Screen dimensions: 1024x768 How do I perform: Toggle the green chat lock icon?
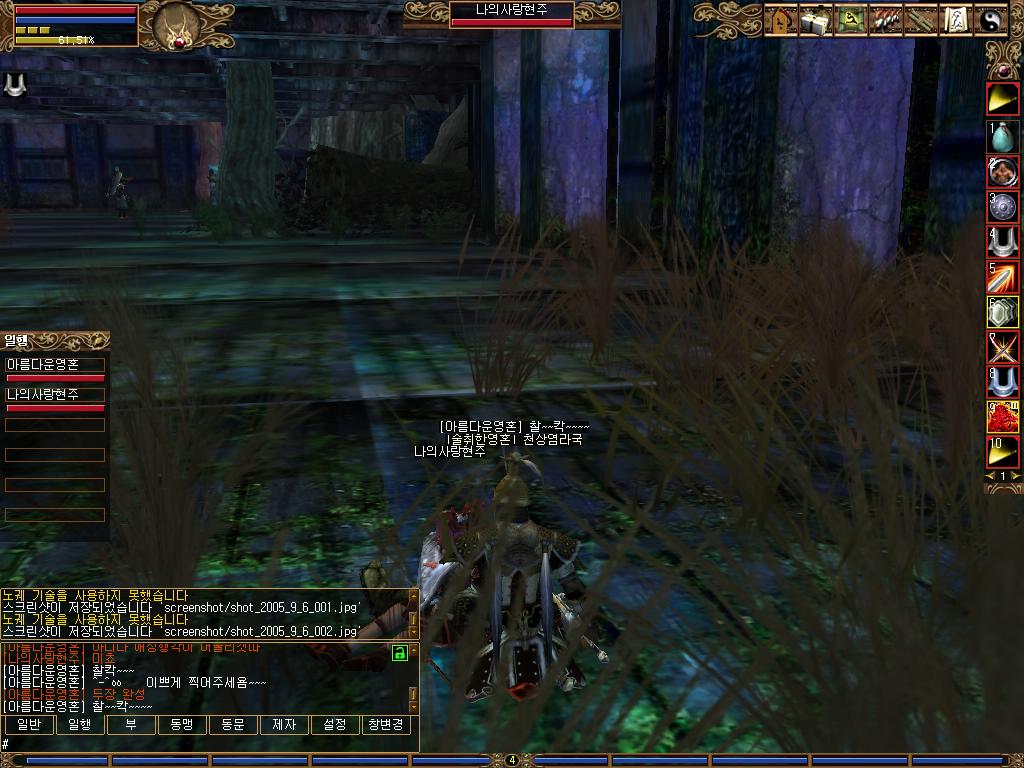399,653
